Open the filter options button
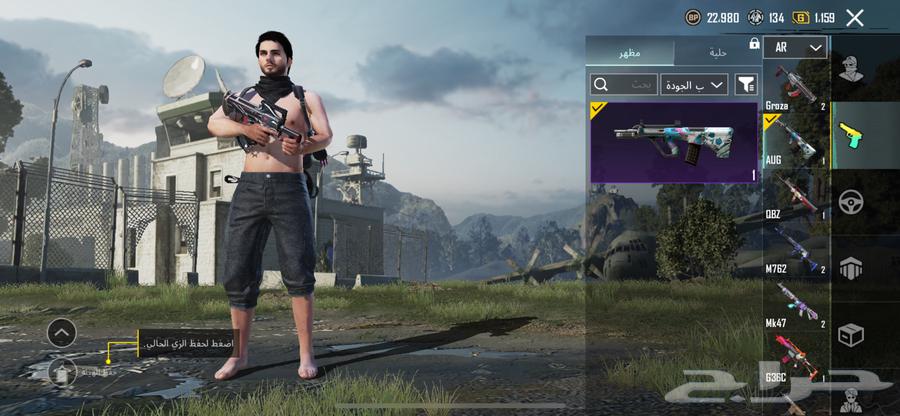900x416 pixels. (746, 84)
